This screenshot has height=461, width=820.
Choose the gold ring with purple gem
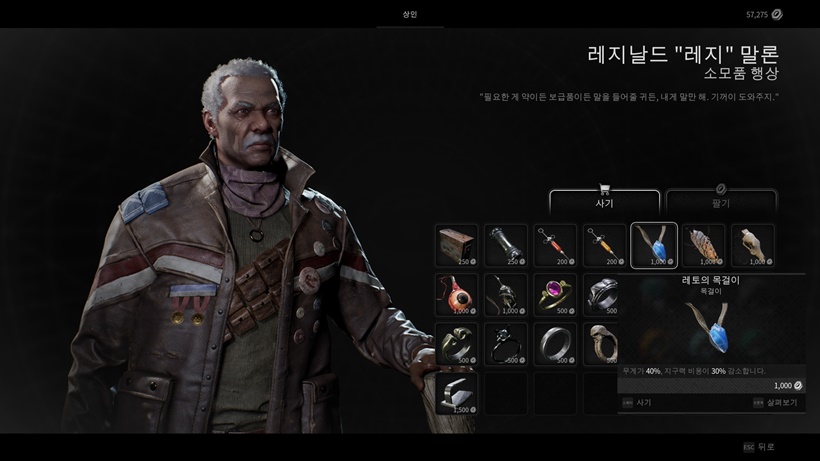[x=555, y=295]
